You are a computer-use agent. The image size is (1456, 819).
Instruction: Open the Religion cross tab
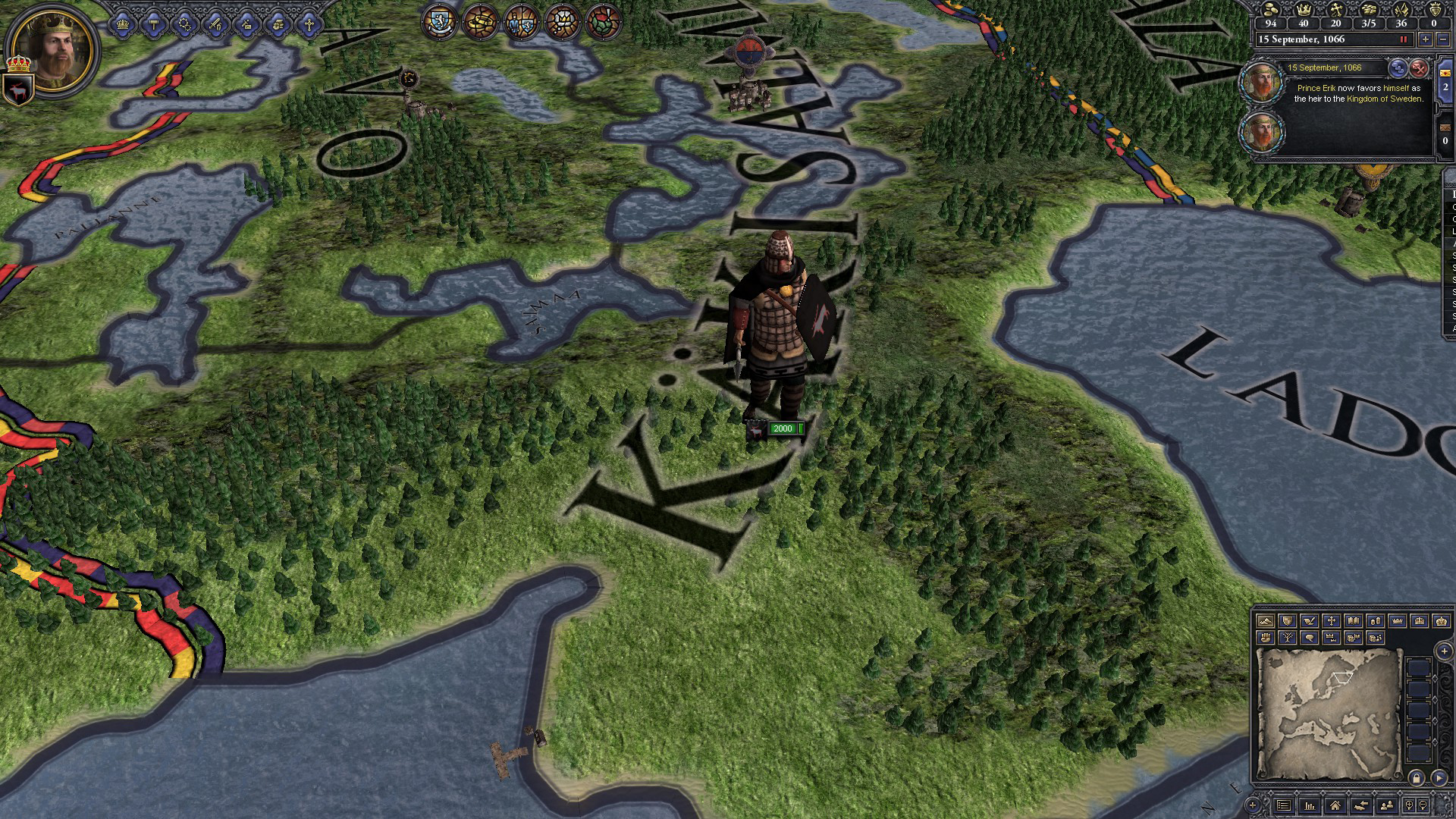point(309,24)
